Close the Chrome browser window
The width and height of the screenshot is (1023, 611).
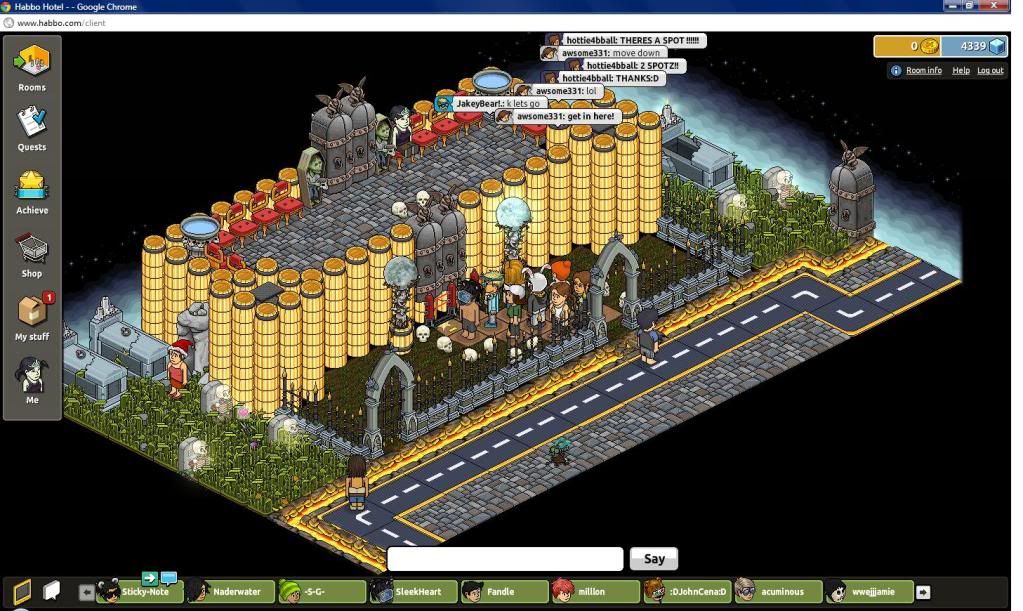[x=1001, y=6]
